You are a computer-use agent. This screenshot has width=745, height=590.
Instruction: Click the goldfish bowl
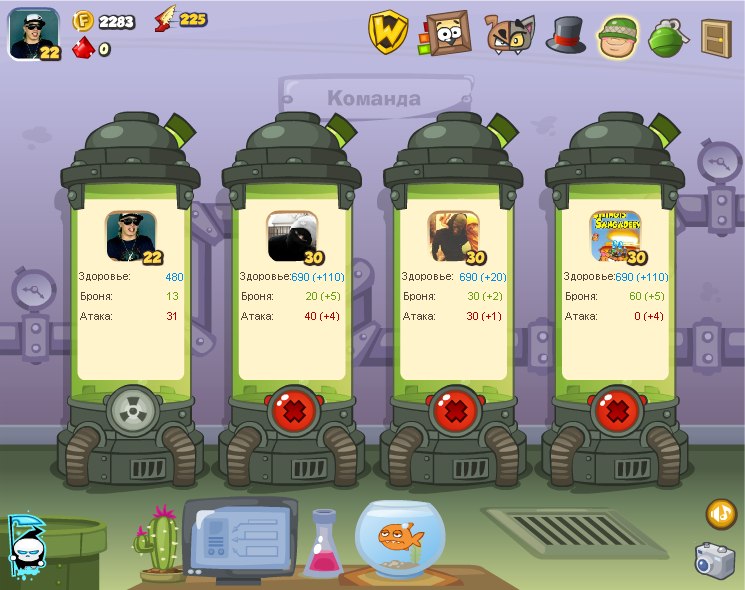pos(402,539)
